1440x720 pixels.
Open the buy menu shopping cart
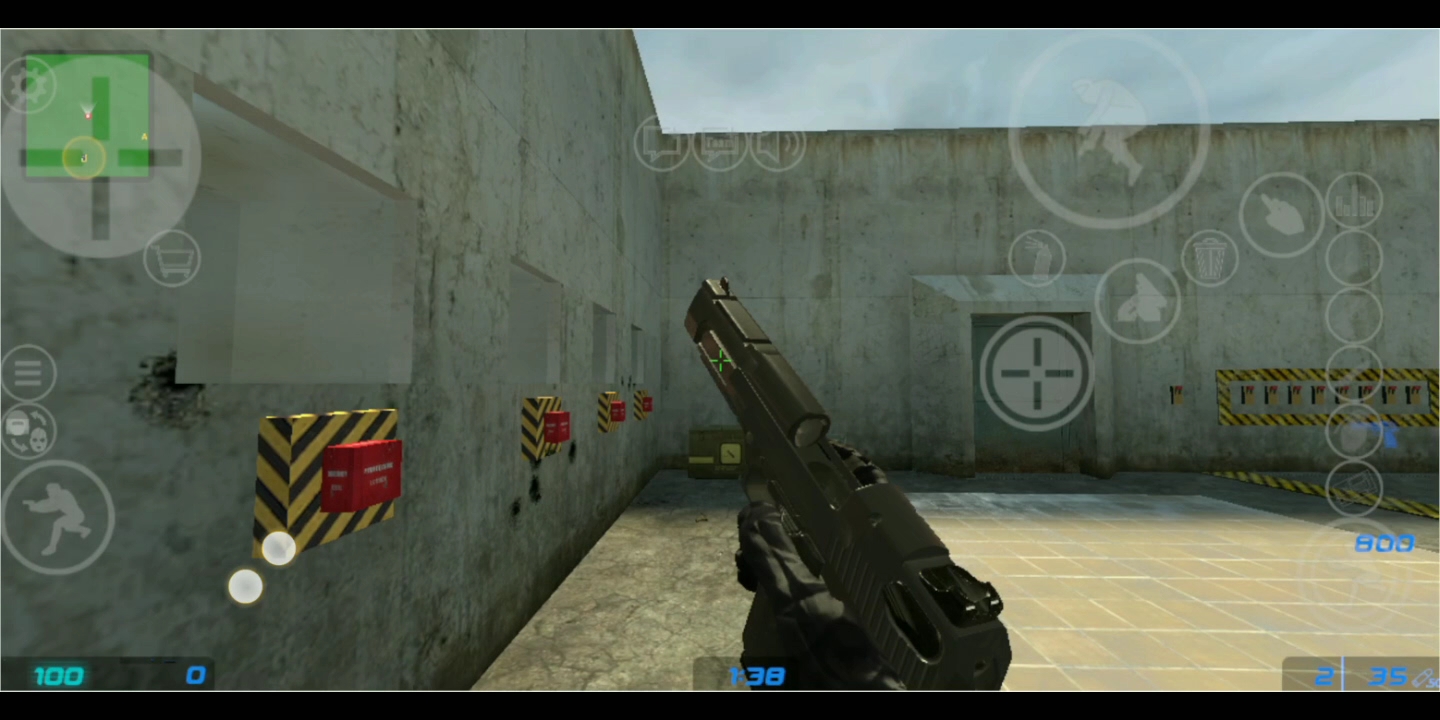click(x=172, y=258)
